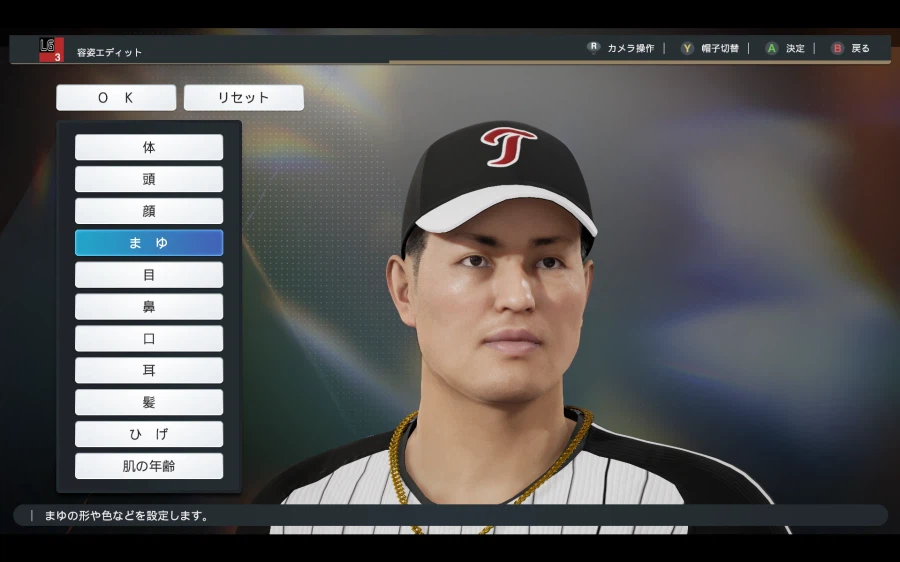This screenshot has height=562, width=900.
Task: Click the リセット reset button
Action: 243,98
